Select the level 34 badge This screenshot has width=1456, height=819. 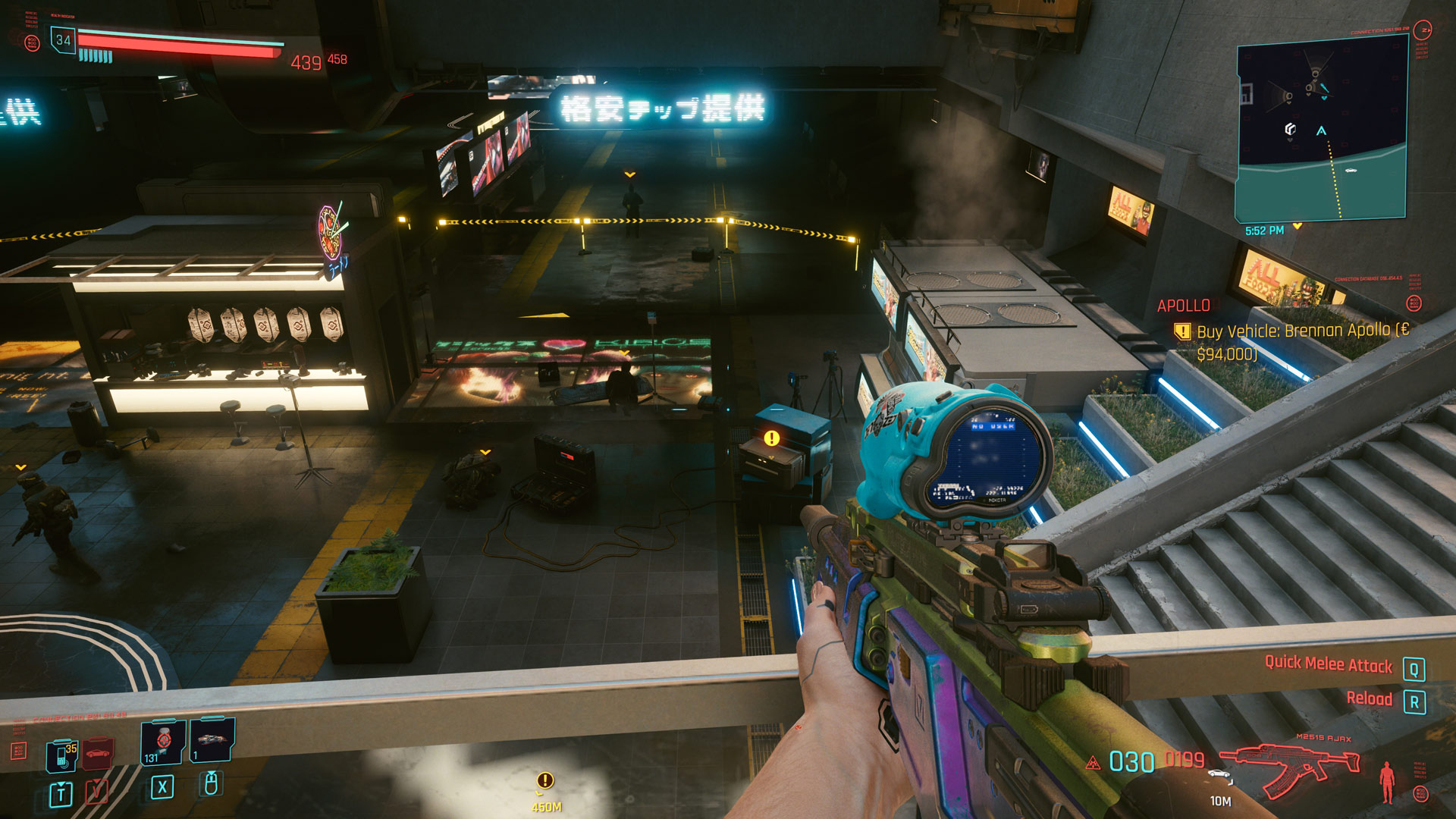(x=63, y=40)
